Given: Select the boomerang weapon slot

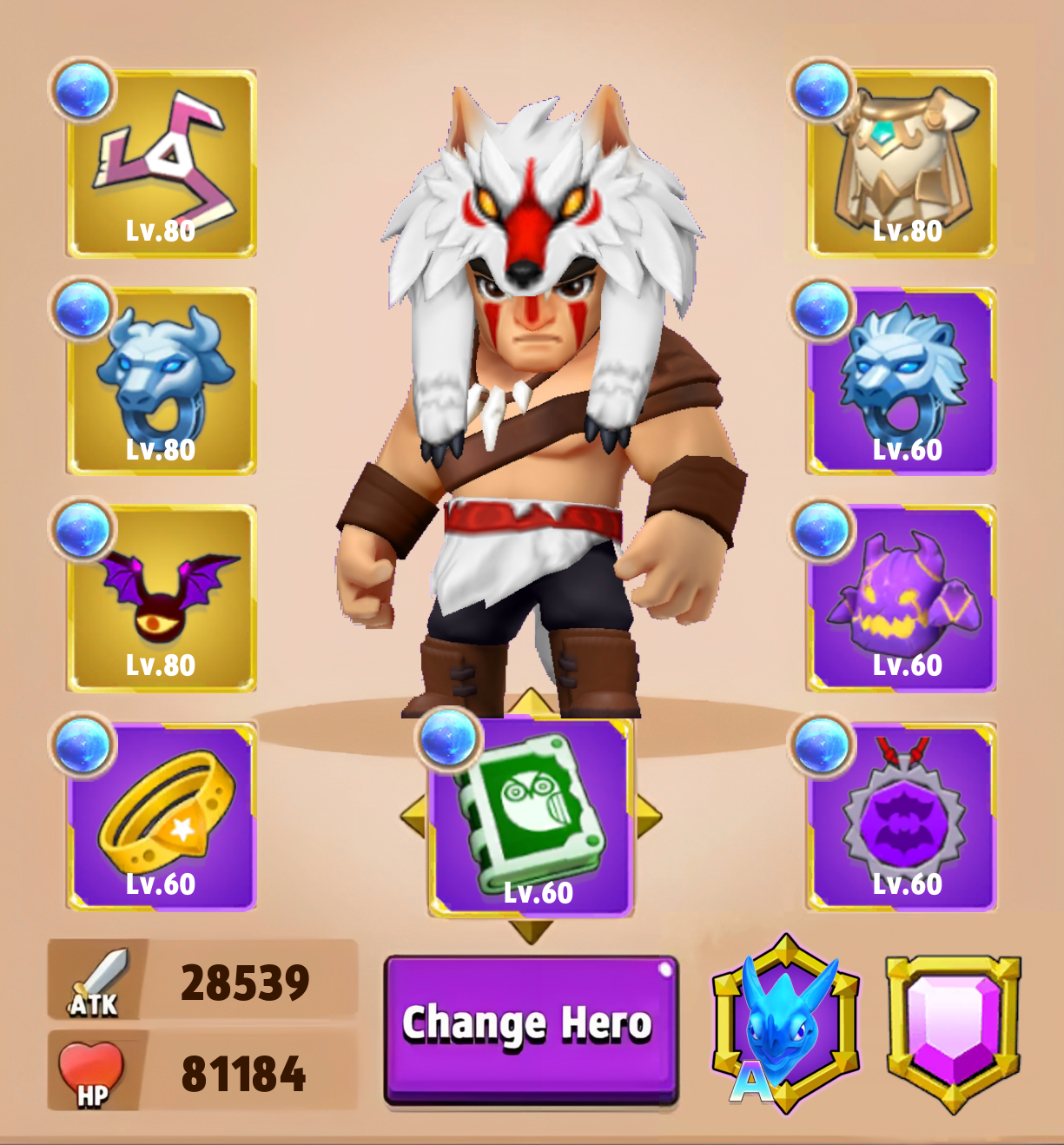Looking at the screenshot, I should [162, 165].
